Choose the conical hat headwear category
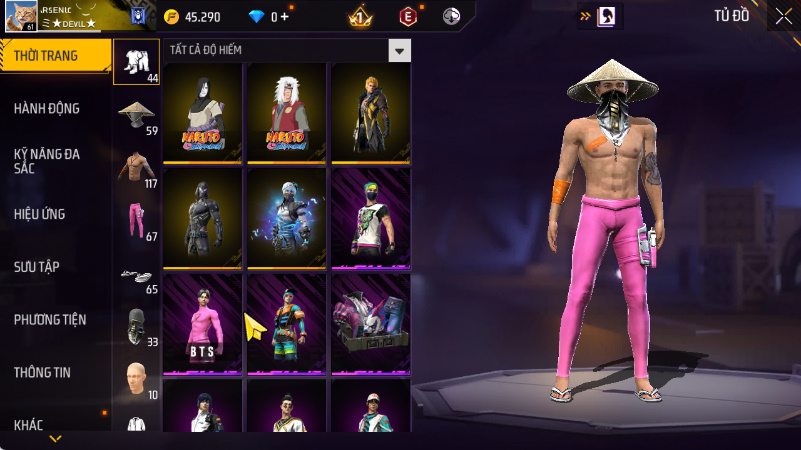This screenshot has width=801, height=450. click(x=137, y=115)
